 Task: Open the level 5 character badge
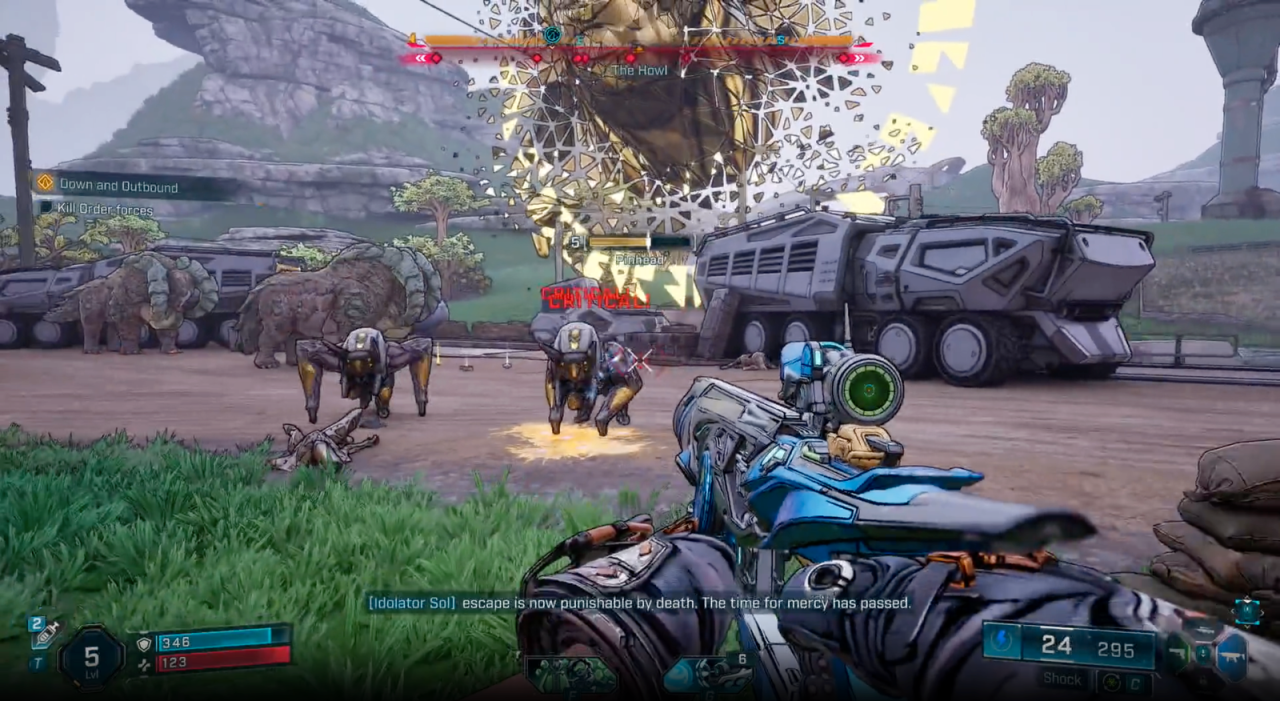(x=91, y=656)
